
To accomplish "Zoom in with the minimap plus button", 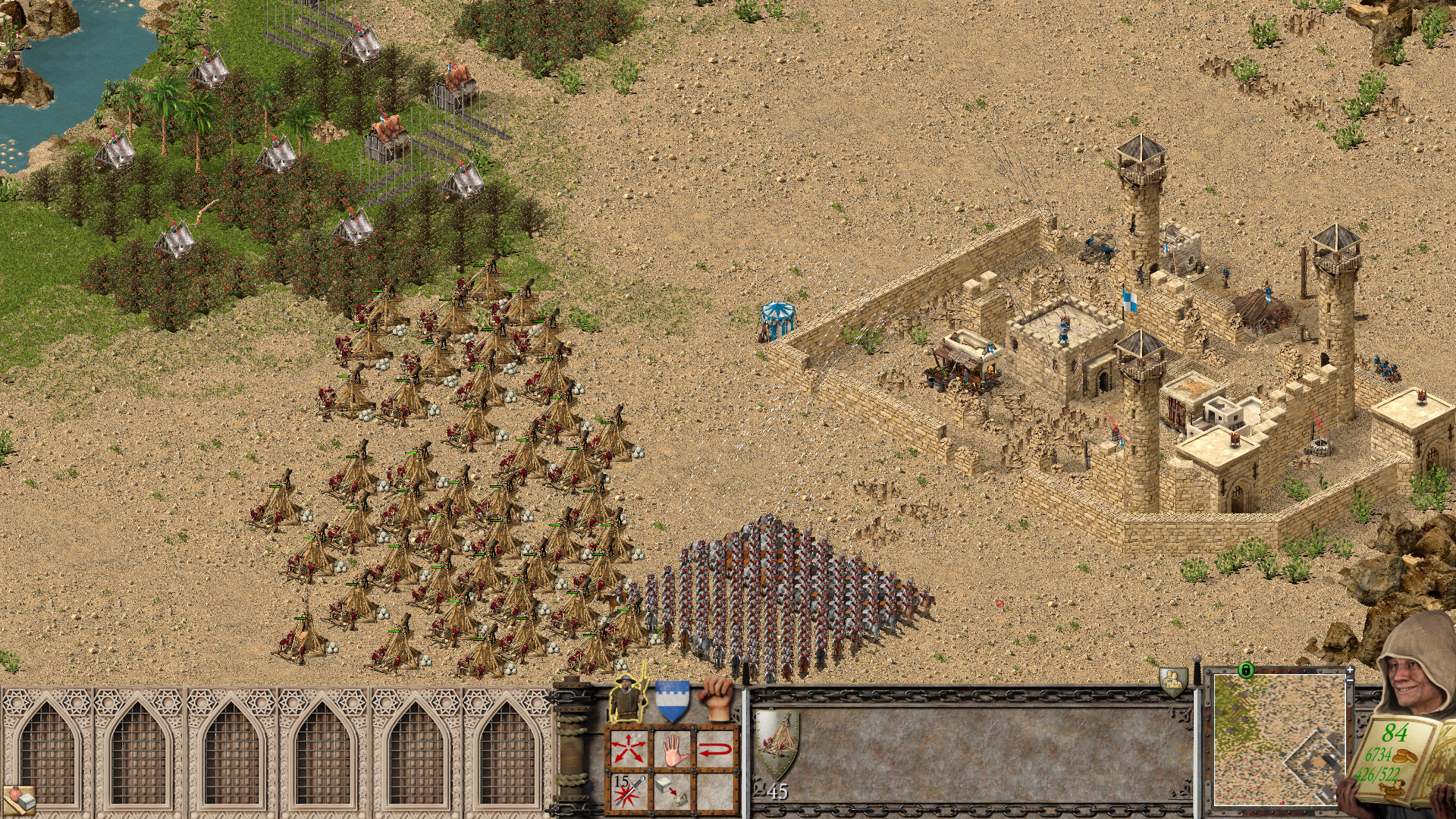I will [x=1351, y=670].
